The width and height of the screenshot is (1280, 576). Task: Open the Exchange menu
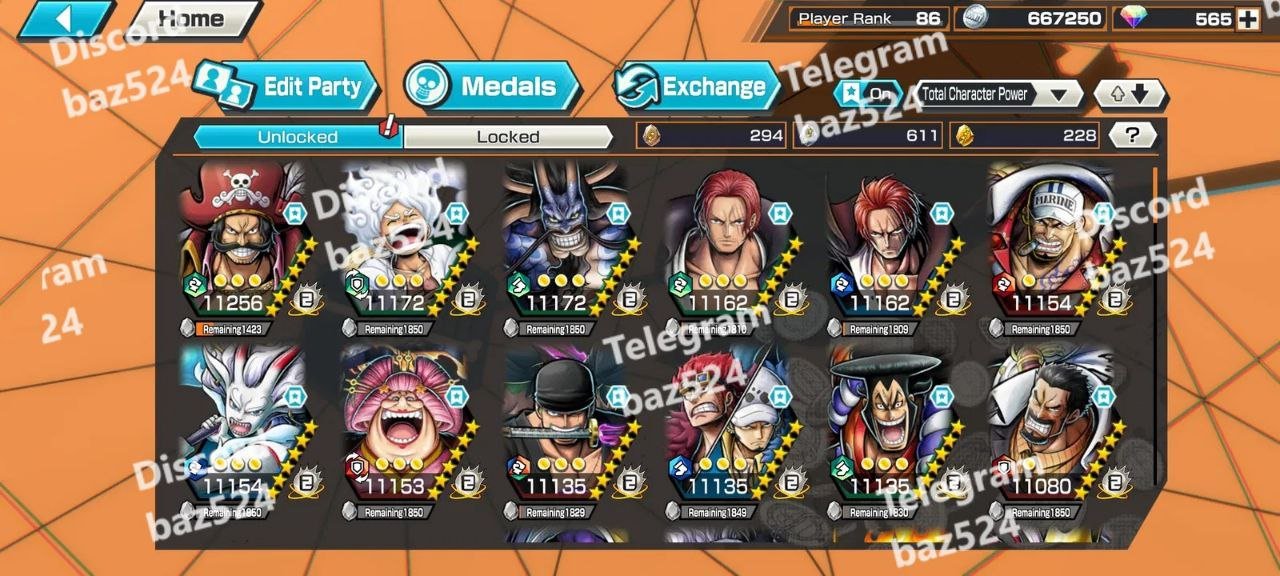[698, 87]
